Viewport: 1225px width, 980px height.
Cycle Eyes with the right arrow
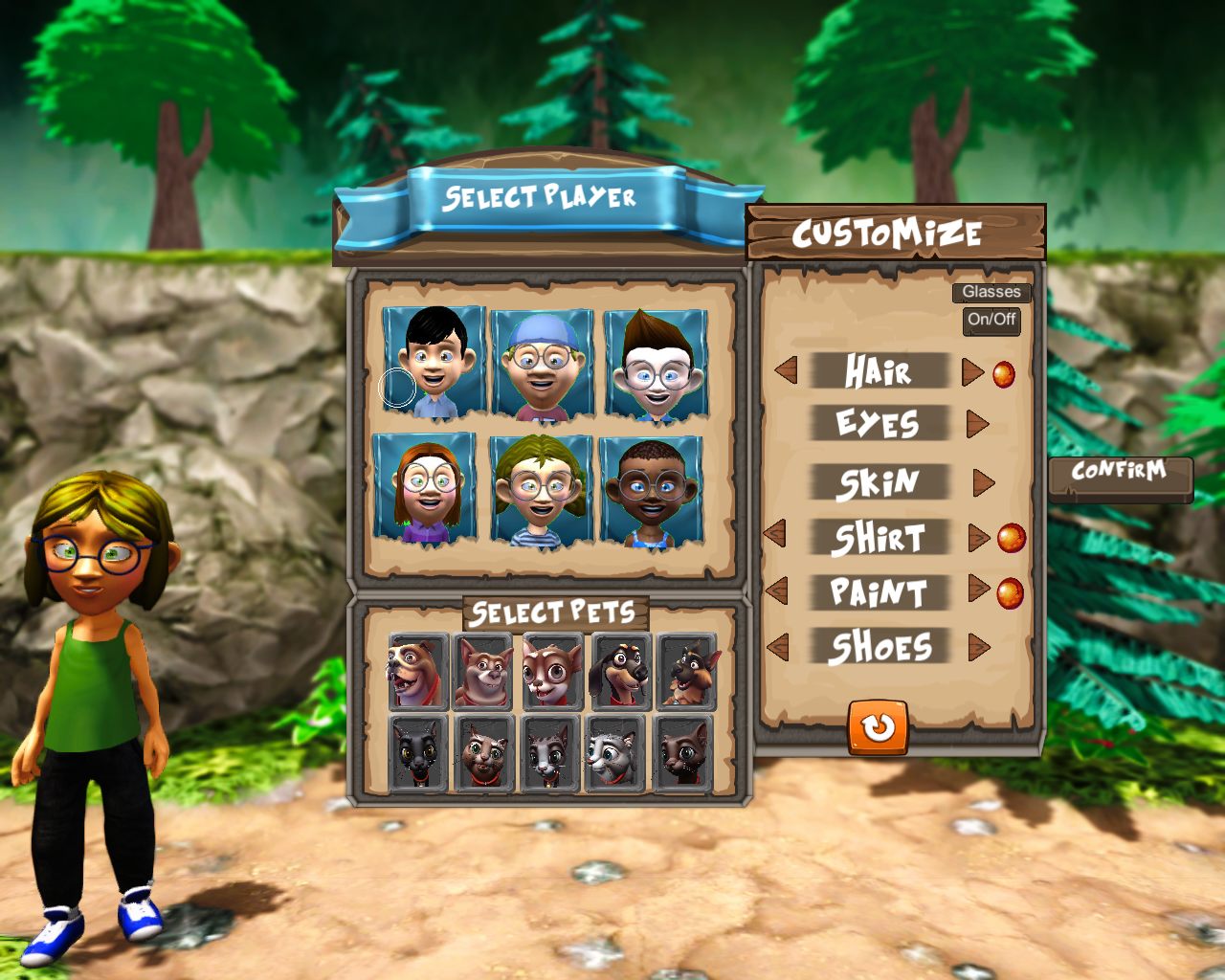[x=977, y=423]
